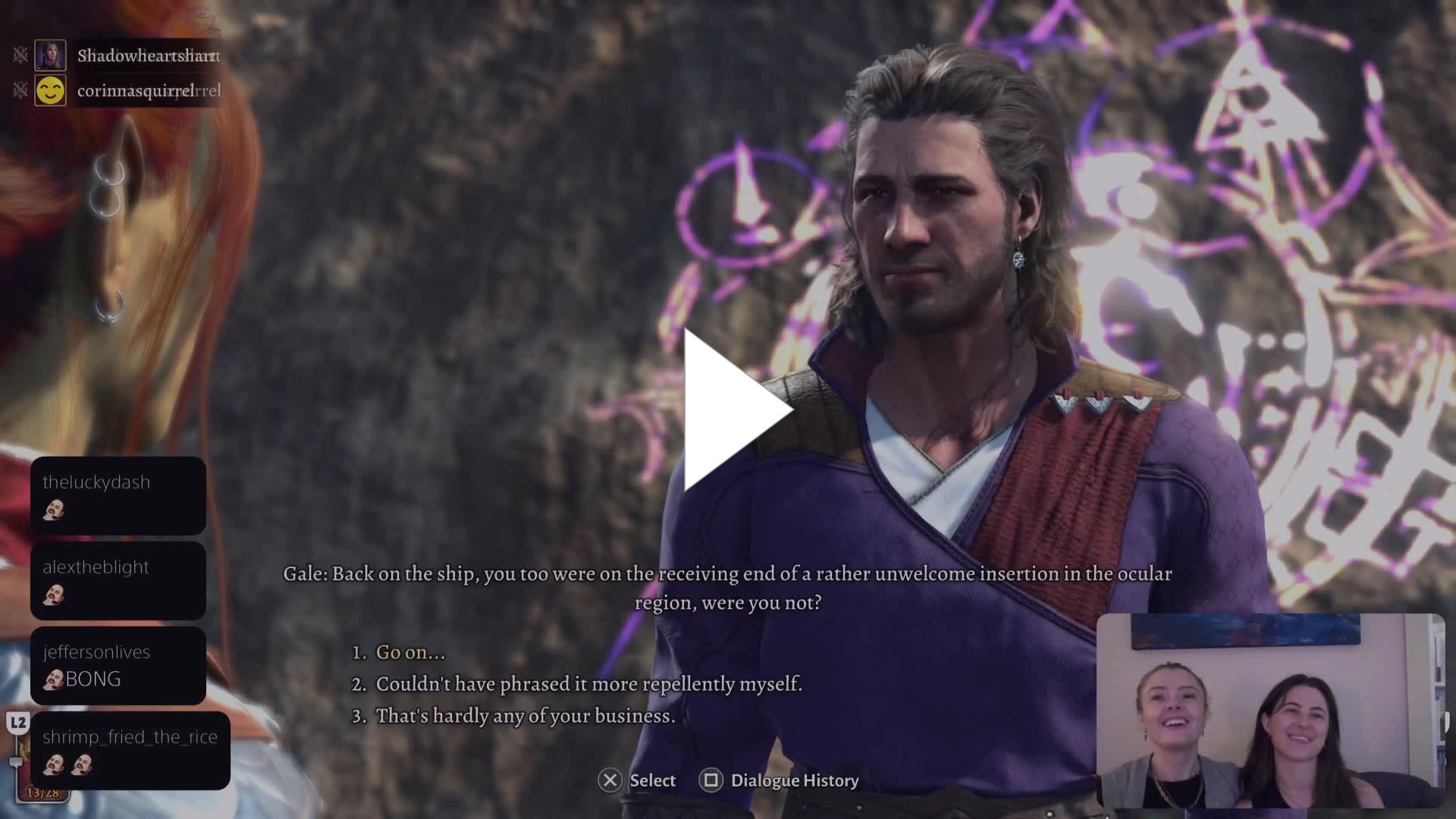Screen dimensions: 1456x819
Task: Open theluckydash's chat message
Action: (118, 496)
